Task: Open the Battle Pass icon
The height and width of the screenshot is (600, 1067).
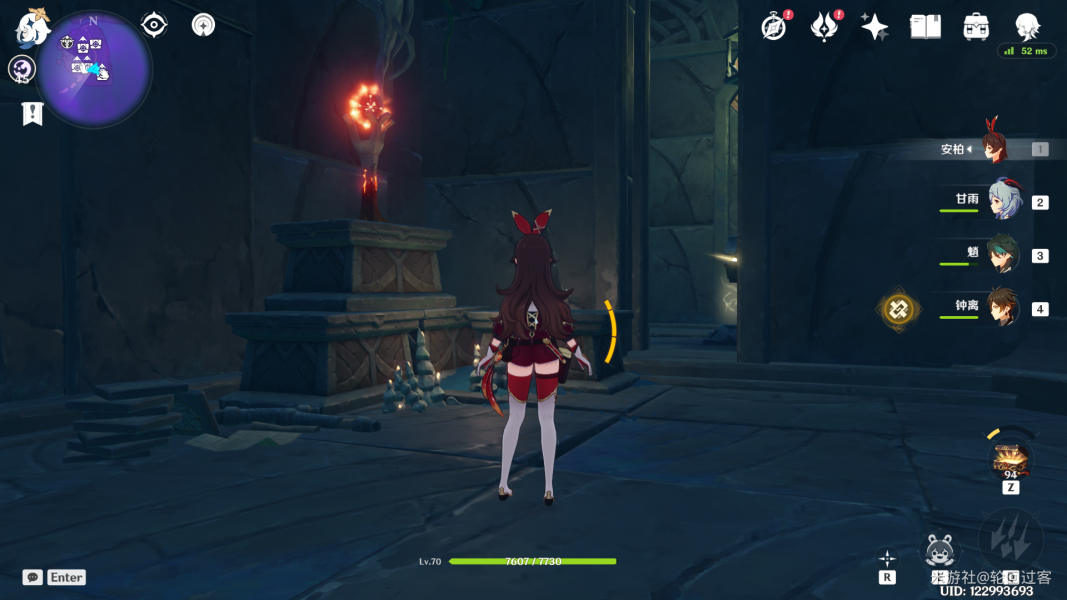Action: (x=823, y=27)
